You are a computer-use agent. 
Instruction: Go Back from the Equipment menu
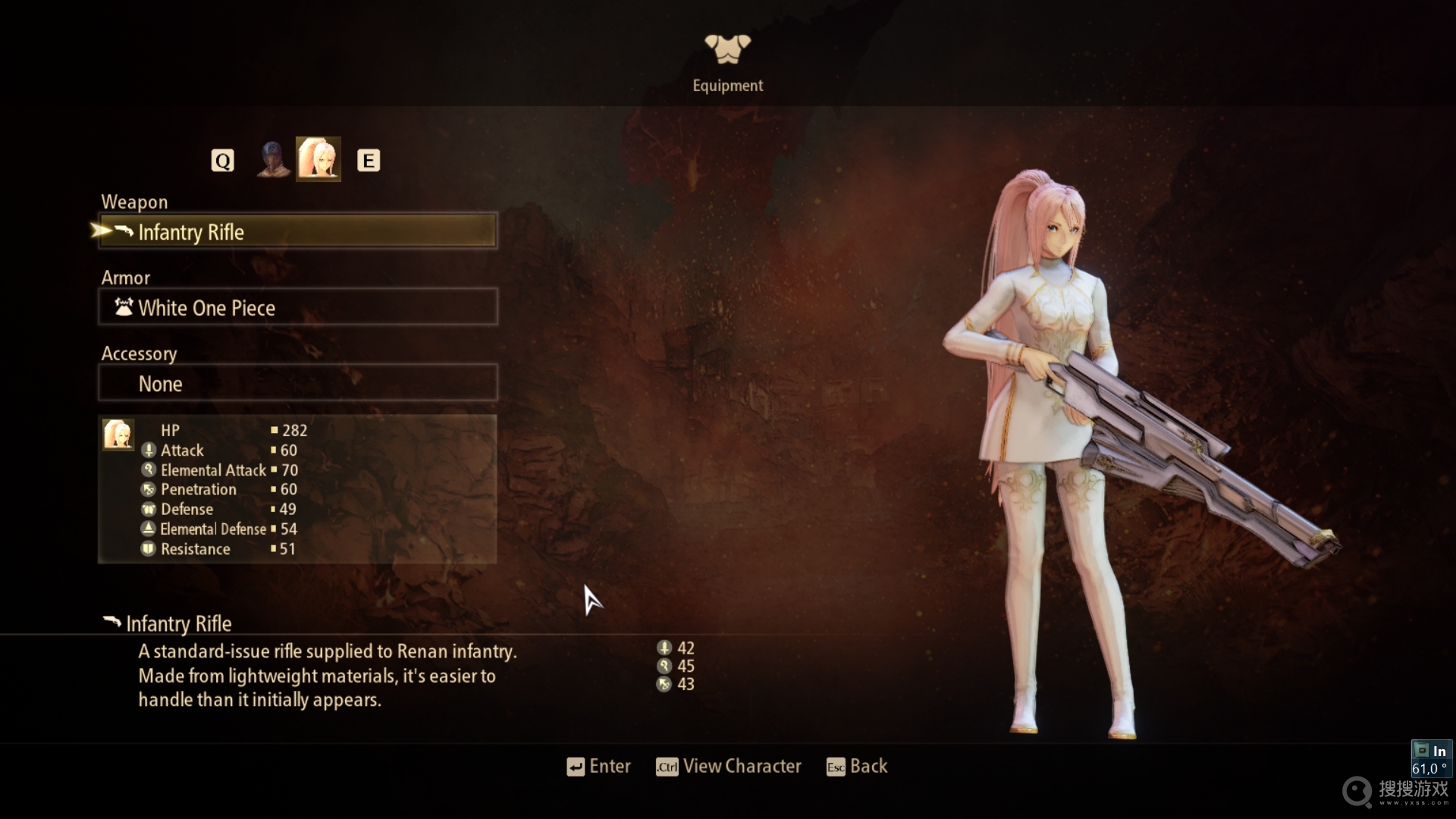click(x=857, y=767)
